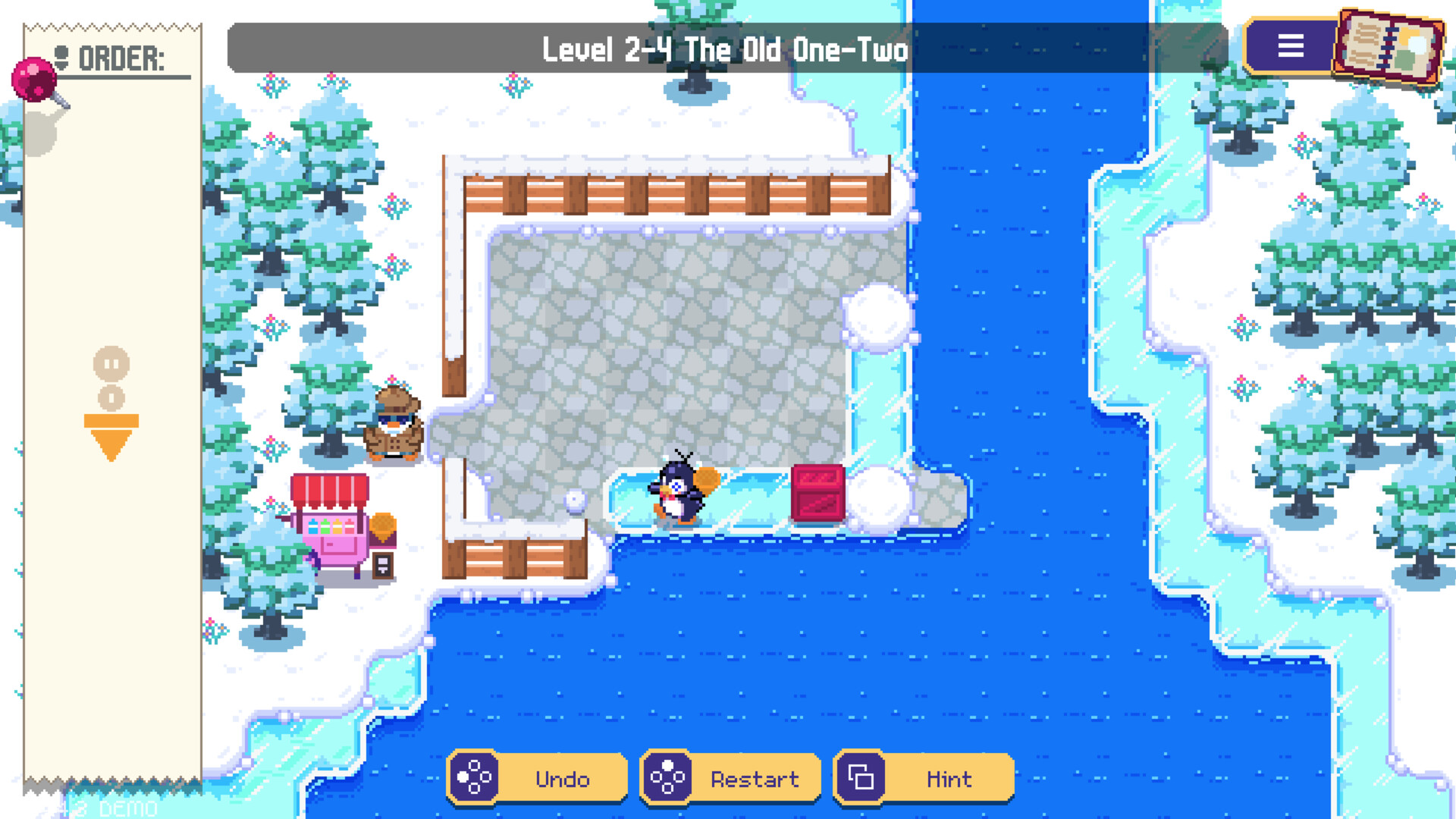Viewport: 1456px width, 819px height.
Task: Click the gamepad icon on the Restart button
Action: (667, 776)
